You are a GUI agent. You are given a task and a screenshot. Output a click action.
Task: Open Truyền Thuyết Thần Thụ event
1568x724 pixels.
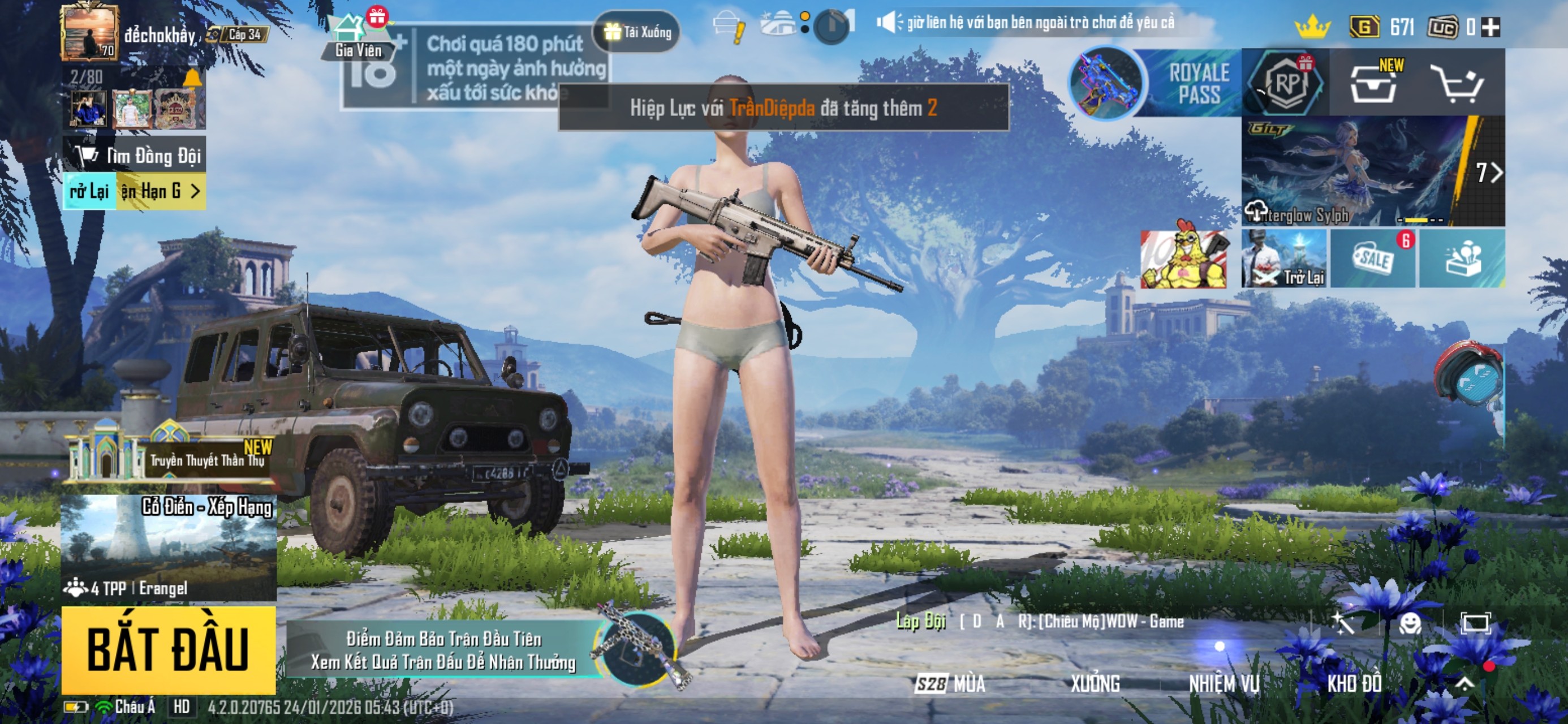tap(170, 456)
